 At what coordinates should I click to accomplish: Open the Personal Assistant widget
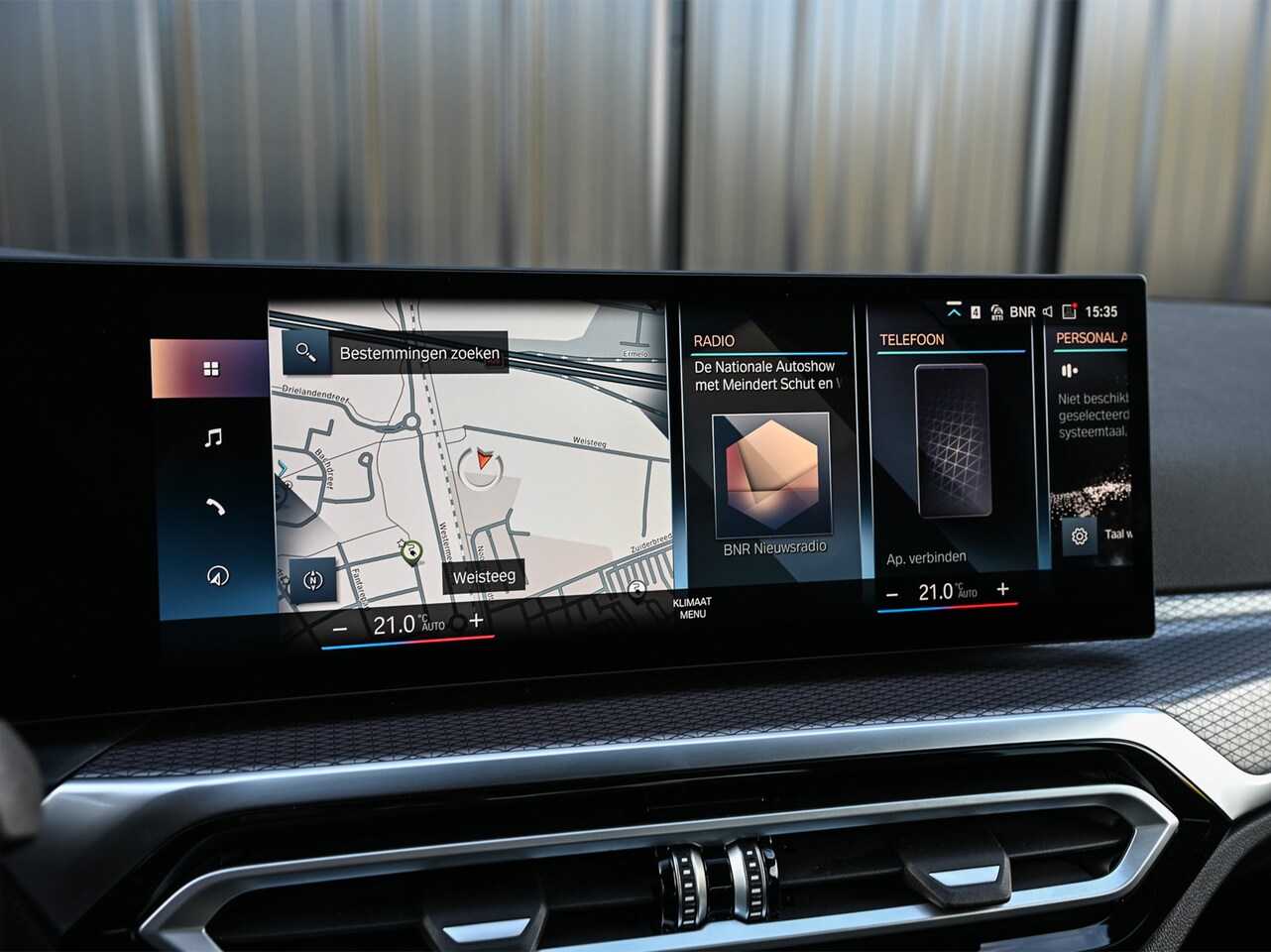pyautogui.click(x=1090, y=338)
